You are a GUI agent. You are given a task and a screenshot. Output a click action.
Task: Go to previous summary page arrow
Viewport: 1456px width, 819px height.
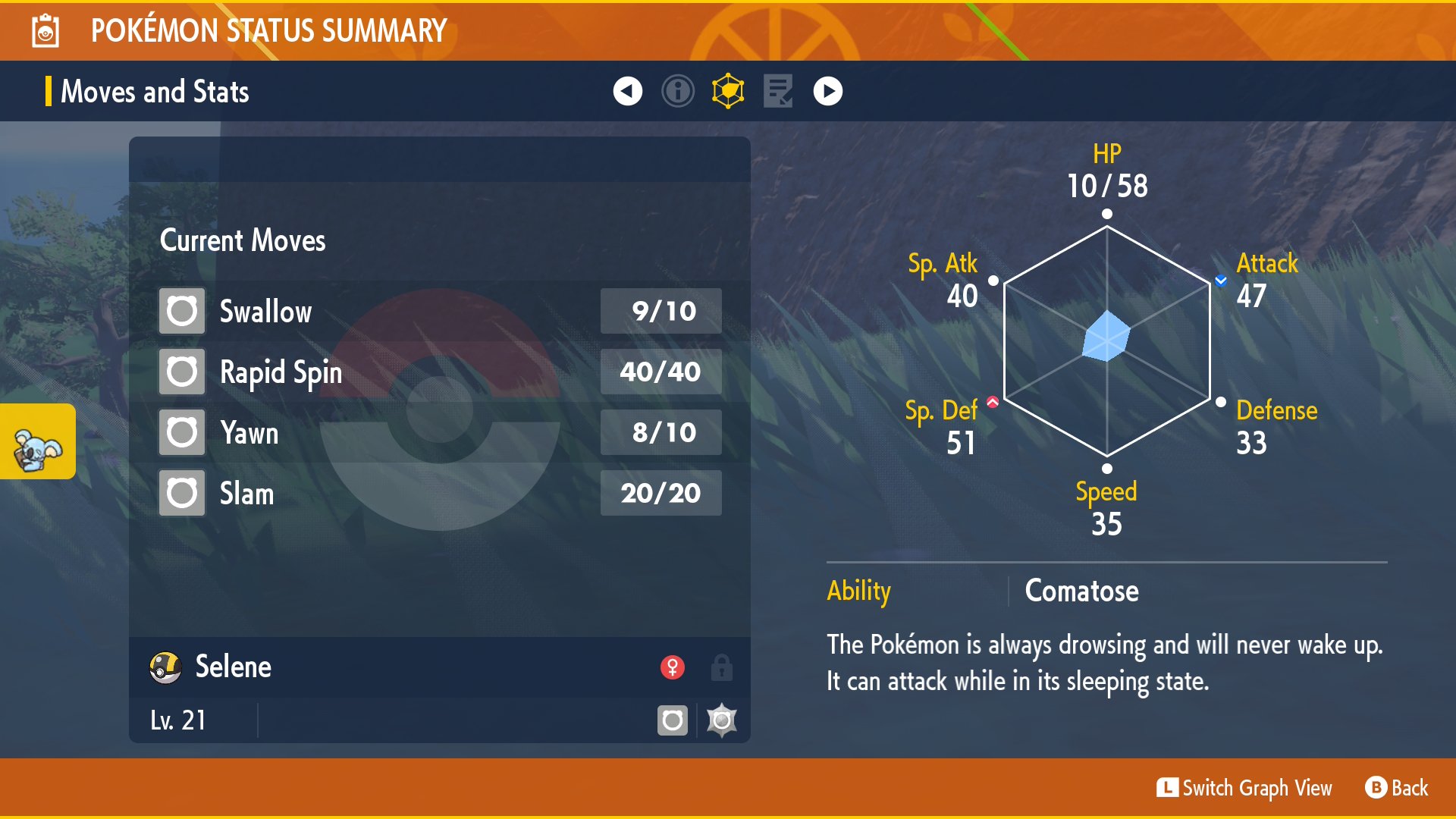tap(627, 92)
